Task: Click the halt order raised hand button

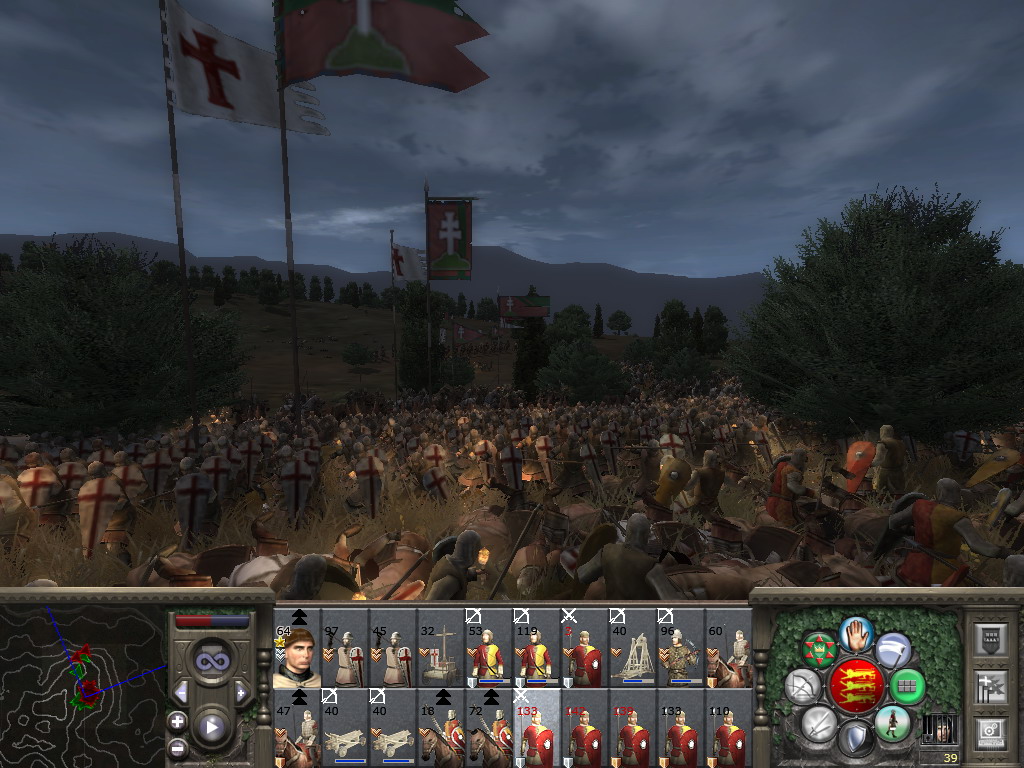Action: 856,633
